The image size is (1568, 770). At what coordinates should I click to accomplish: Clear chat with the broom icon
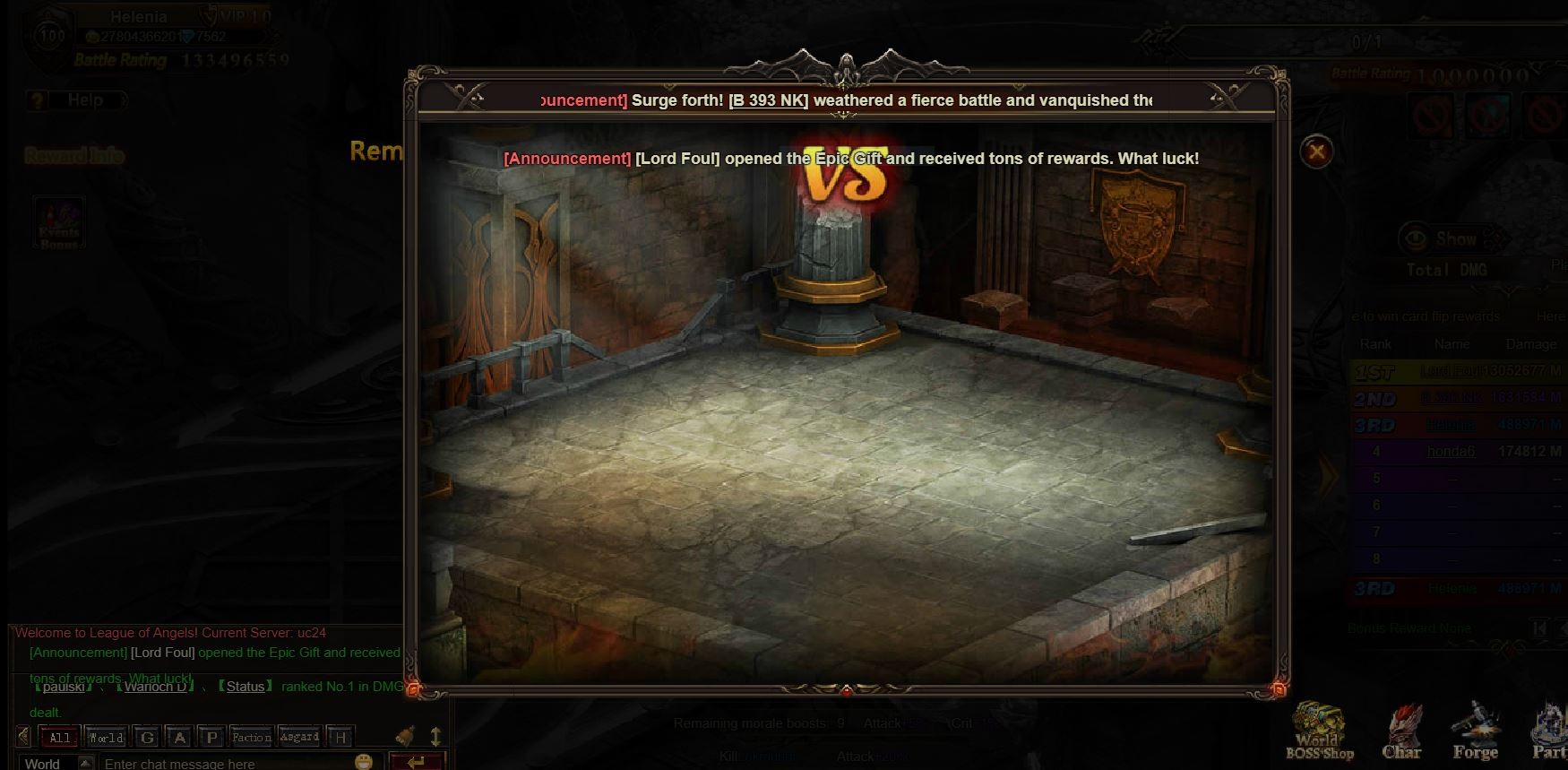[x=406, y=736]
